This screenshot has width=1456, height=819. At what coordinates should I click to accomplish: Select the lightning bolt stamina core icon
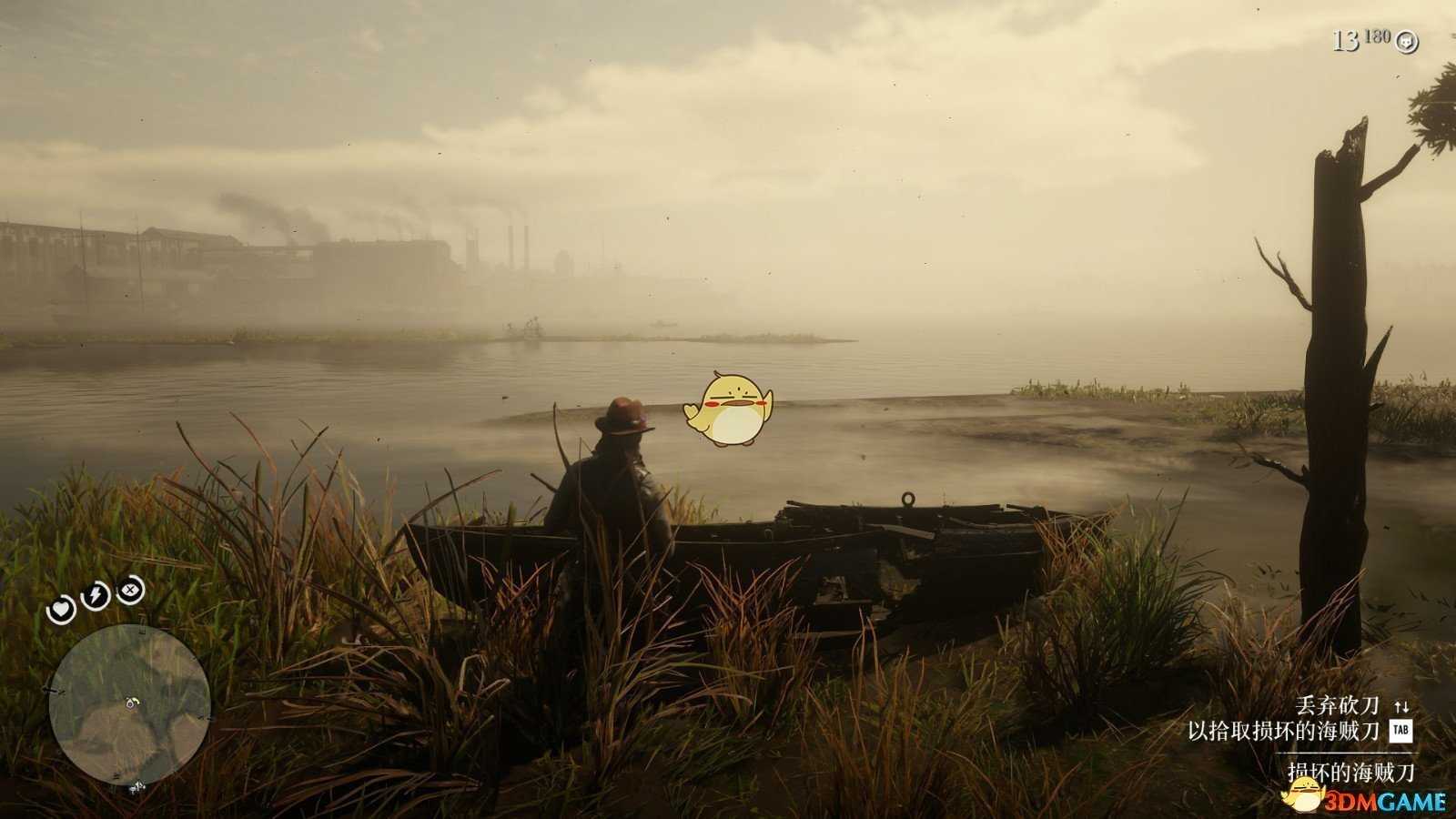(x=96, y=596)
